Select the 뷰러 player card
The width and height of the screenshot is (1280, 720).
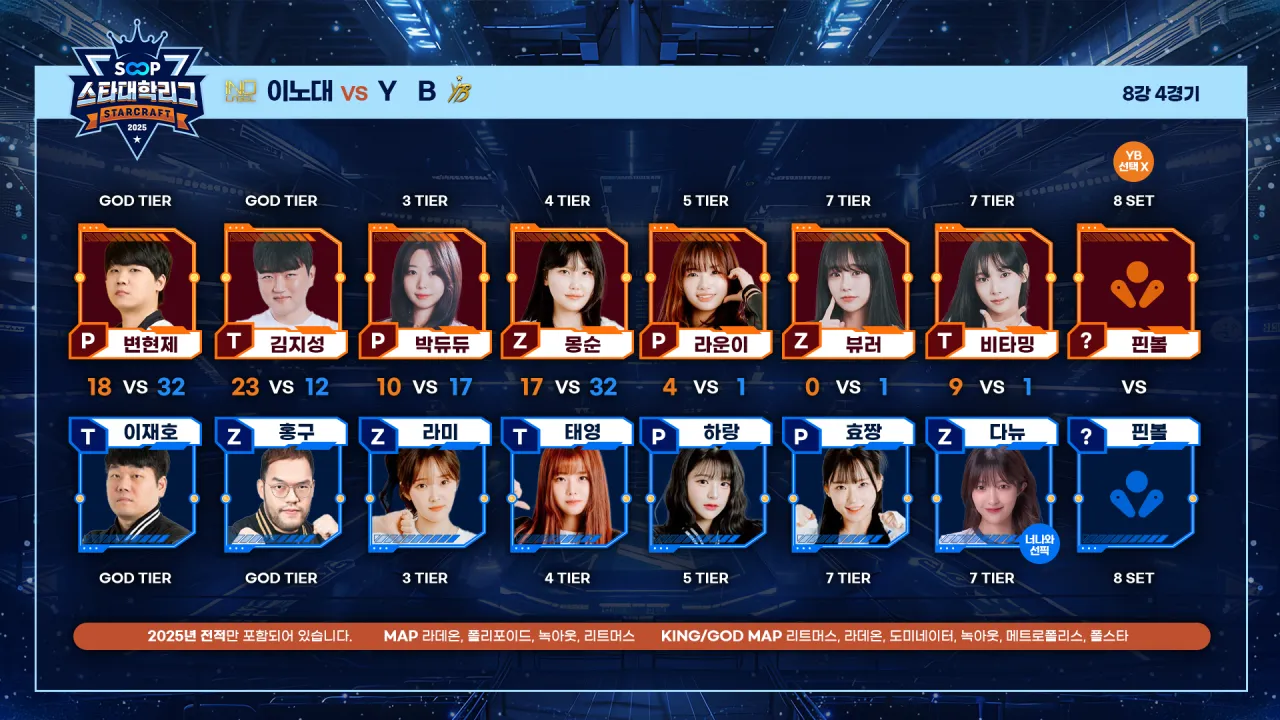(850, 291)
